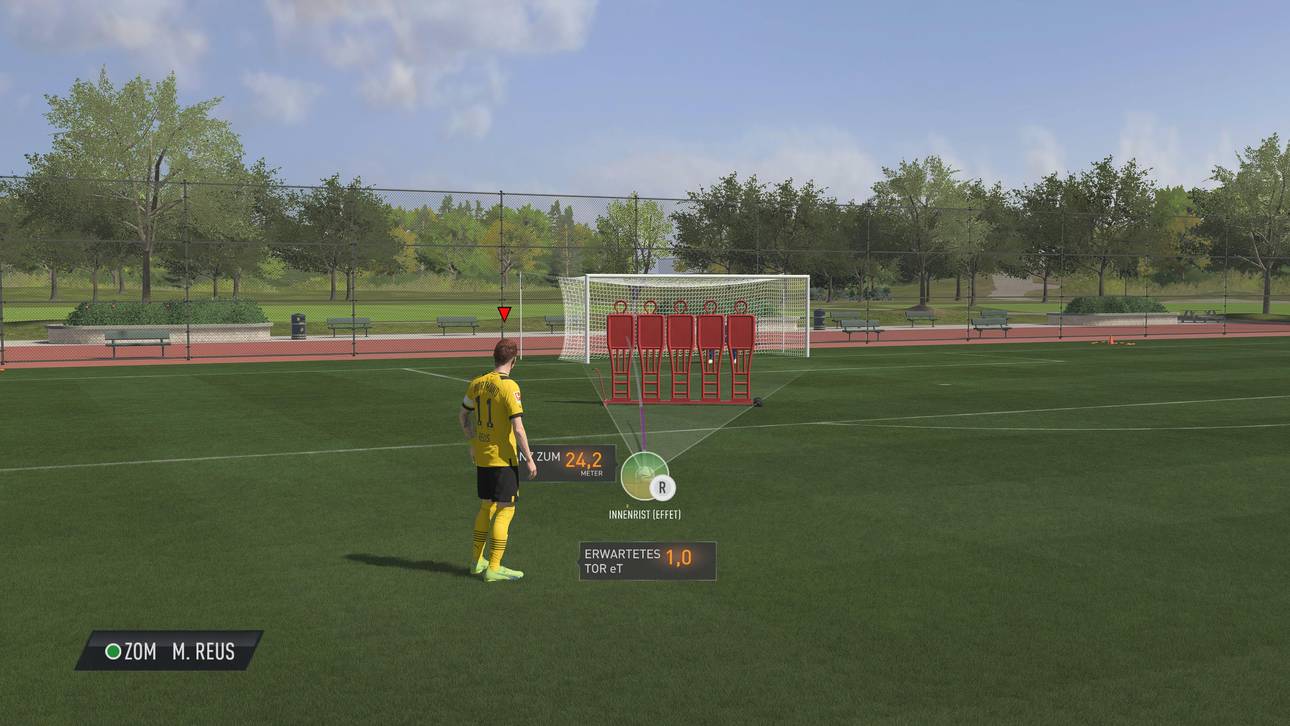Click the red triangle marker above the player
The image size is (1290, 726).
(504, 314)
